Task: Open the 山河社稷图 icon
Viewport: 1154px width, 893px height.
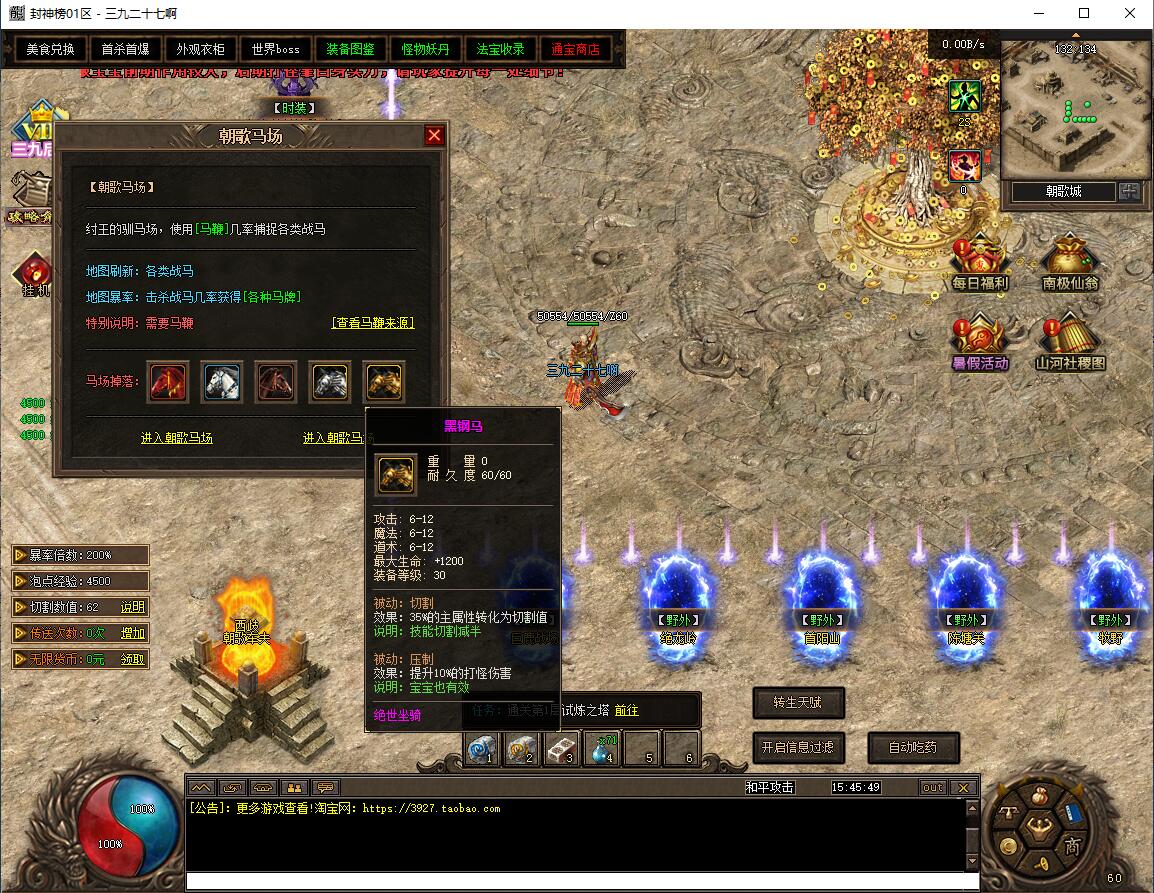Action: tap(1070, 344)
